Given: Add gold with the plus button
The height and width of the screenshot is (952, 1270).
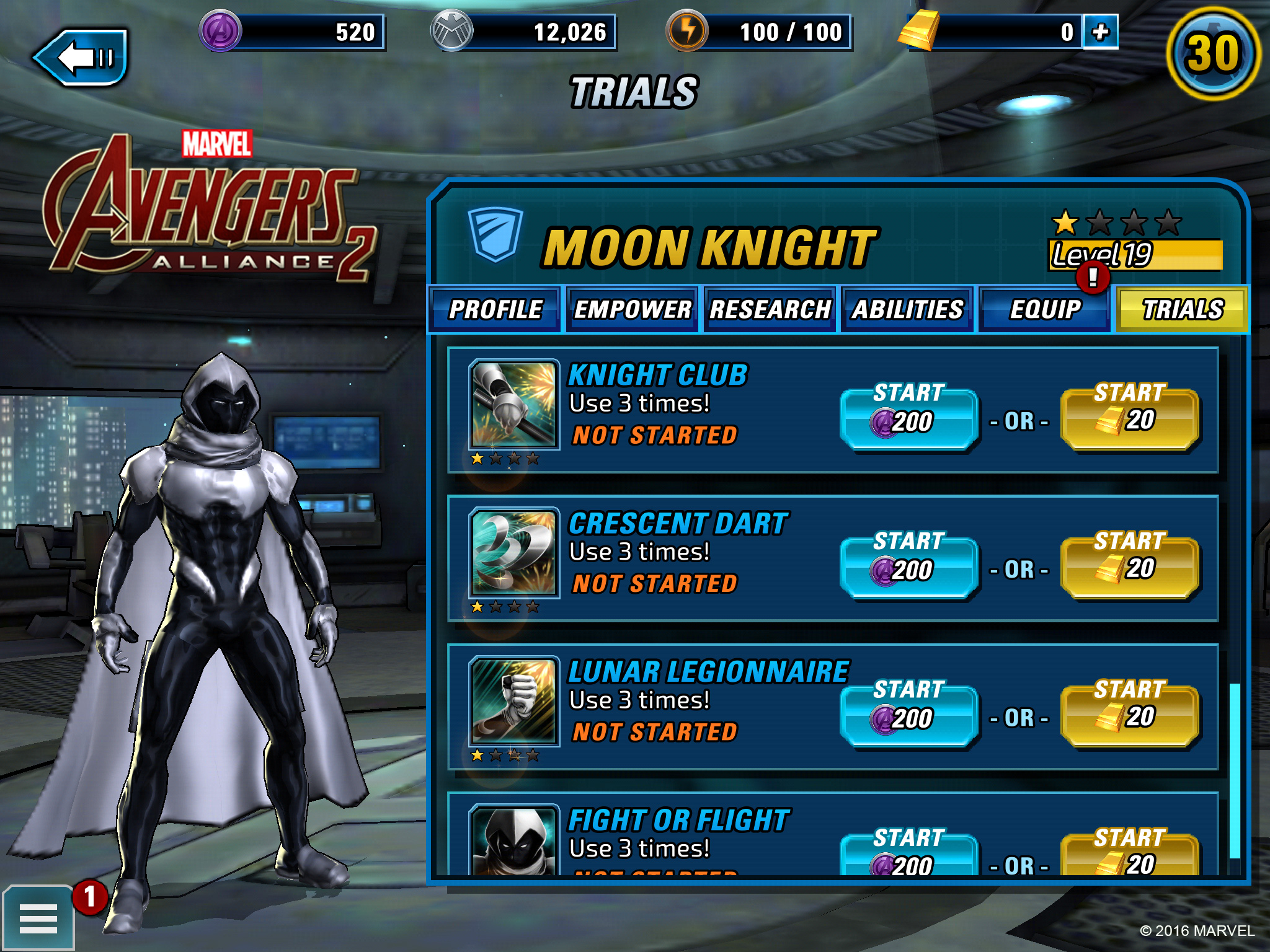Looking at the screenshot, I should click(1100, 32).
